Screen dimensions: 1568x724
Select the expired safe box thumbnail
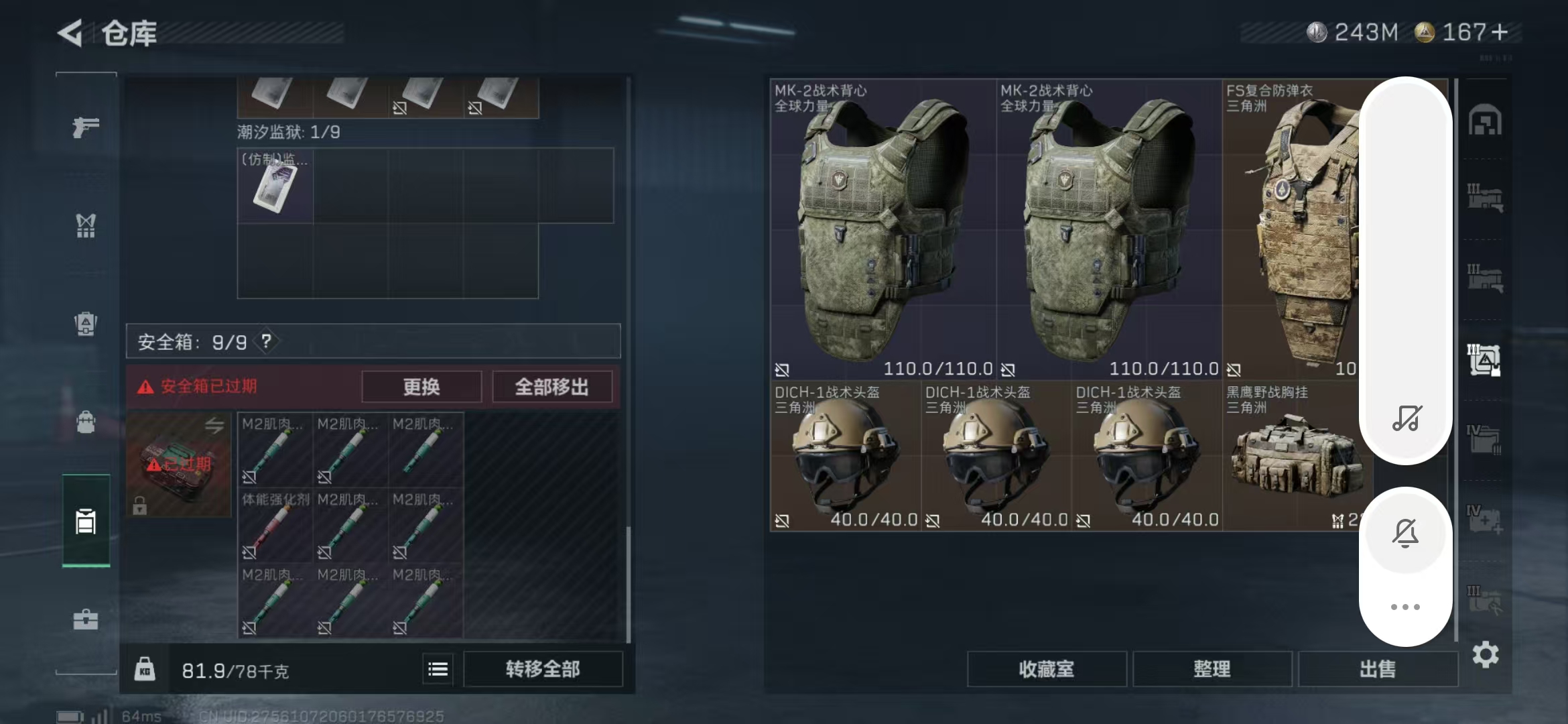coord(178,464)
